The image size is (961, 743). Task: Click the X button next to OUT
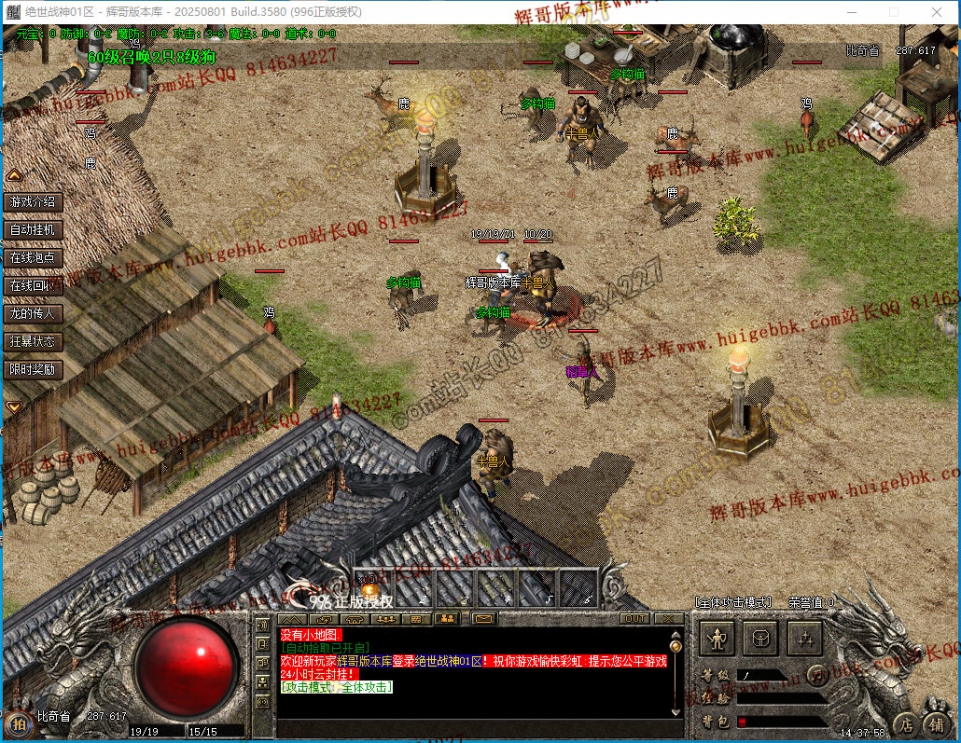coord(668,619)
